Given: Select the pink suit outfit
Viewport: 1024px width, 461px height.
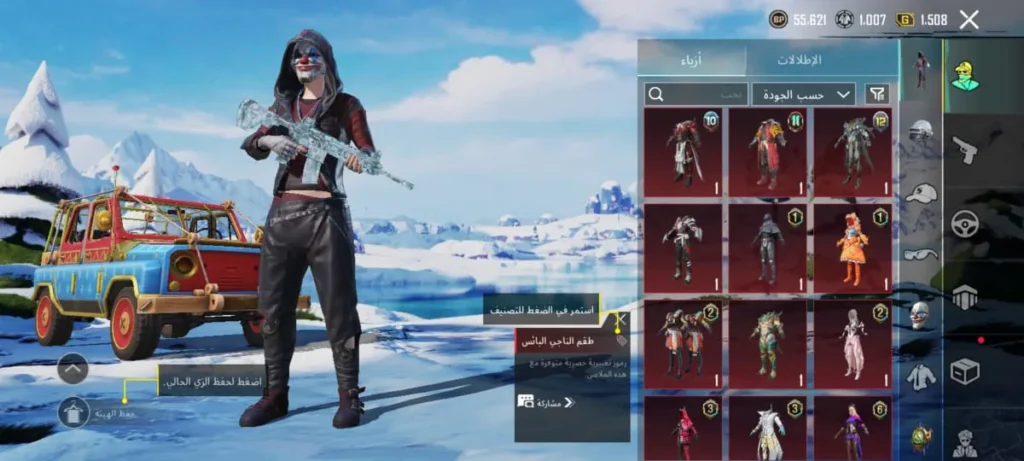Looking at the screenshot, I should click(853, 343).
